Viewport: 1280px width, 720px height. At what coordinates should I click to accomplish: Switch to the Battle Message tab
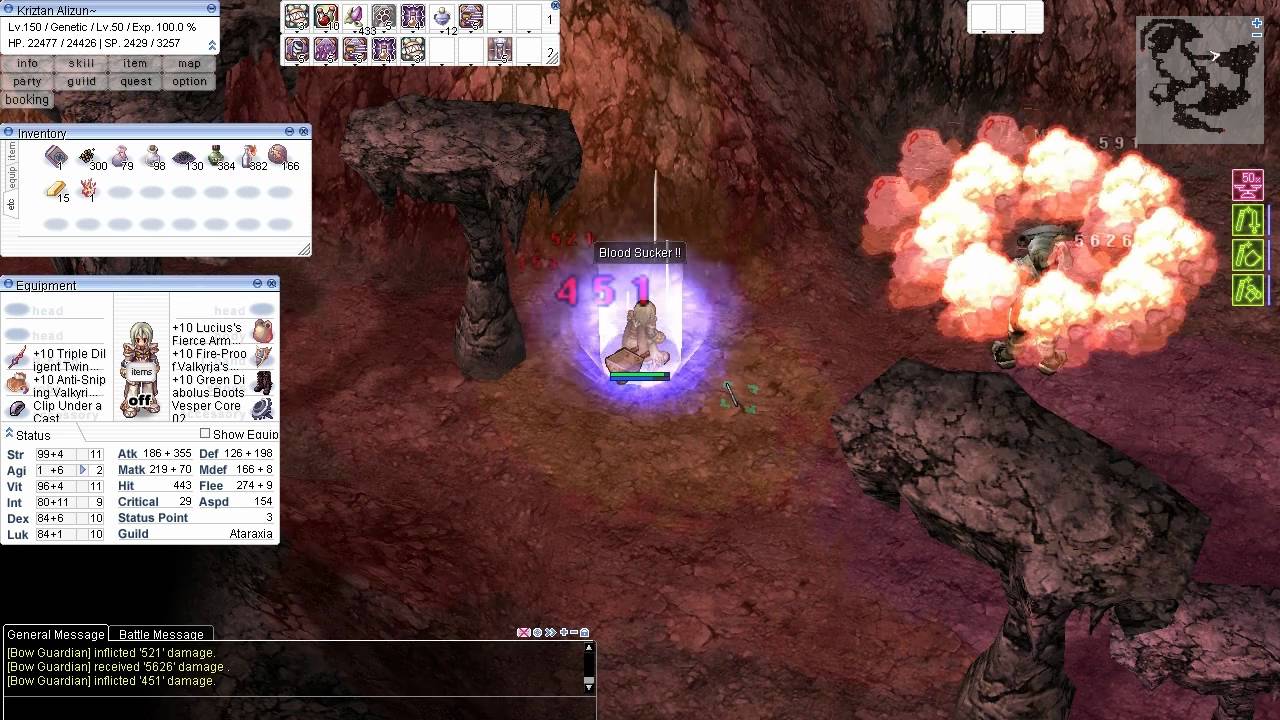(161, 634)
